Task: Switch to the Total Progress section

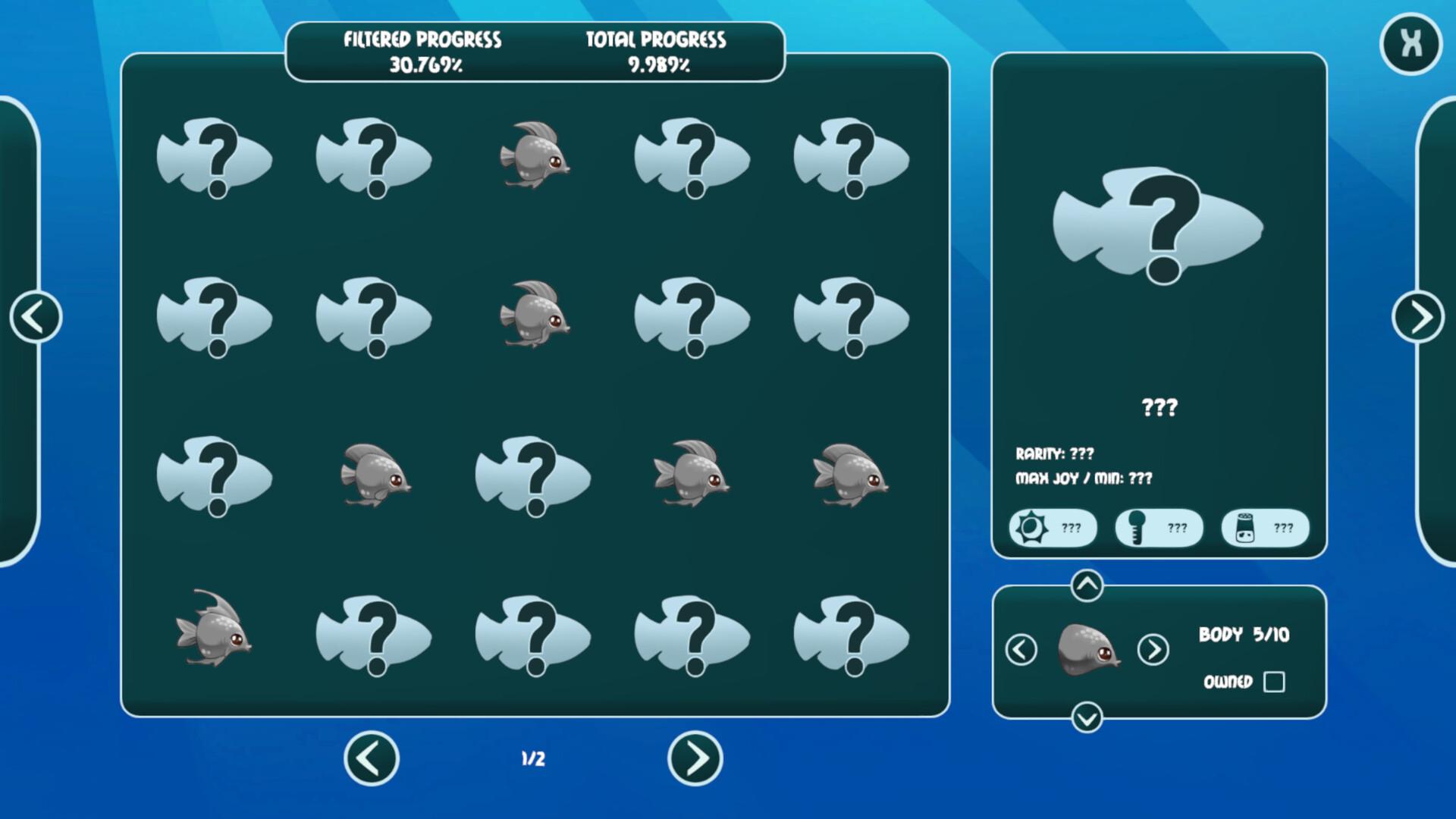Action: point(657,52)
